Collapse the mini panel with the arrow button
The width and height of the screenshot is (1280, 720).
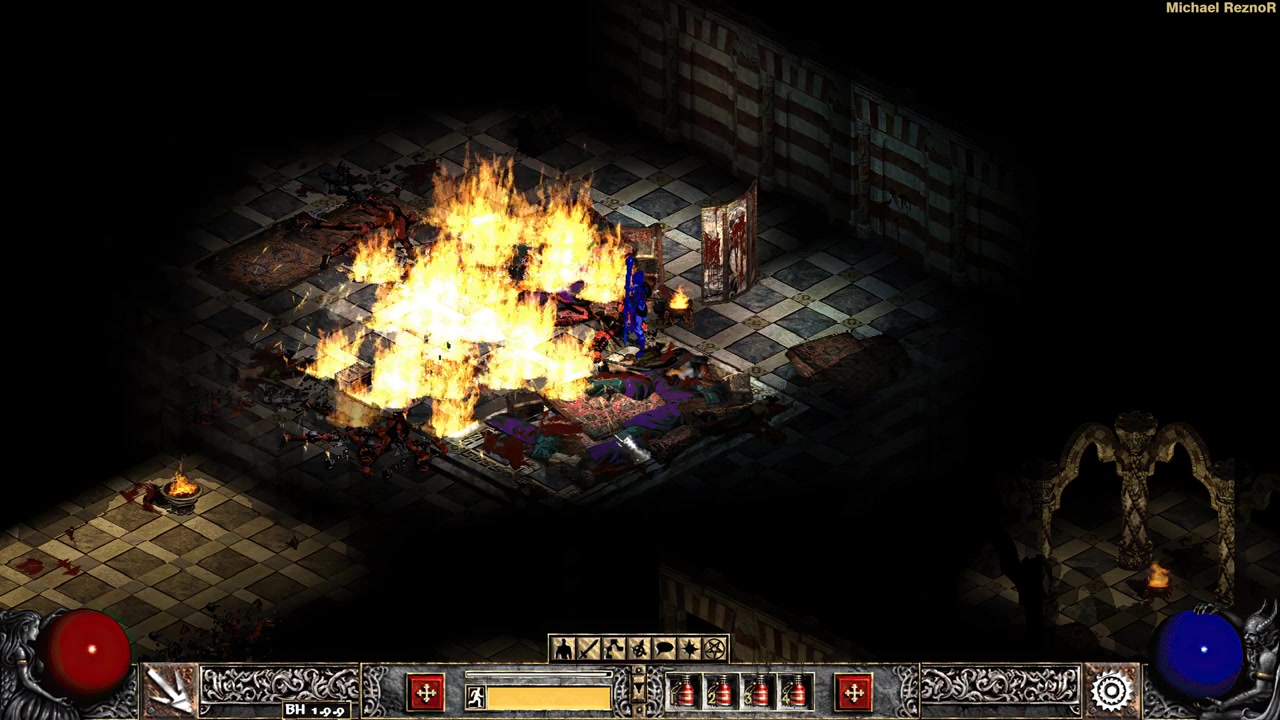639,688
